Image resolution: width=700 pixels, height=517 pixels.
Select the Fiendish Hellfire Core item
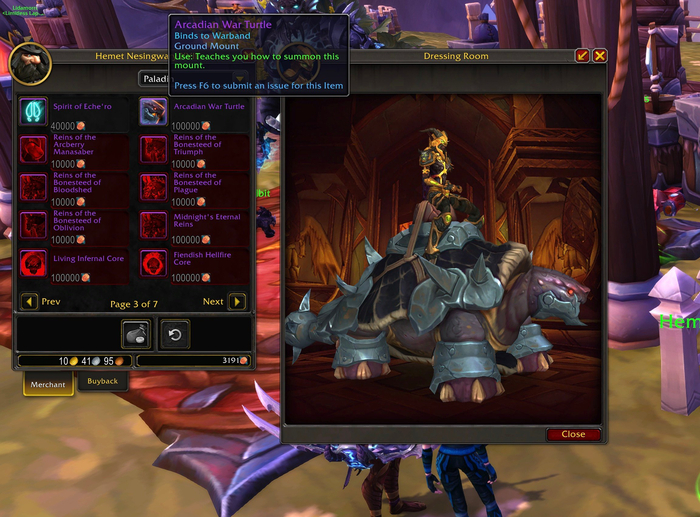point(154,263)
